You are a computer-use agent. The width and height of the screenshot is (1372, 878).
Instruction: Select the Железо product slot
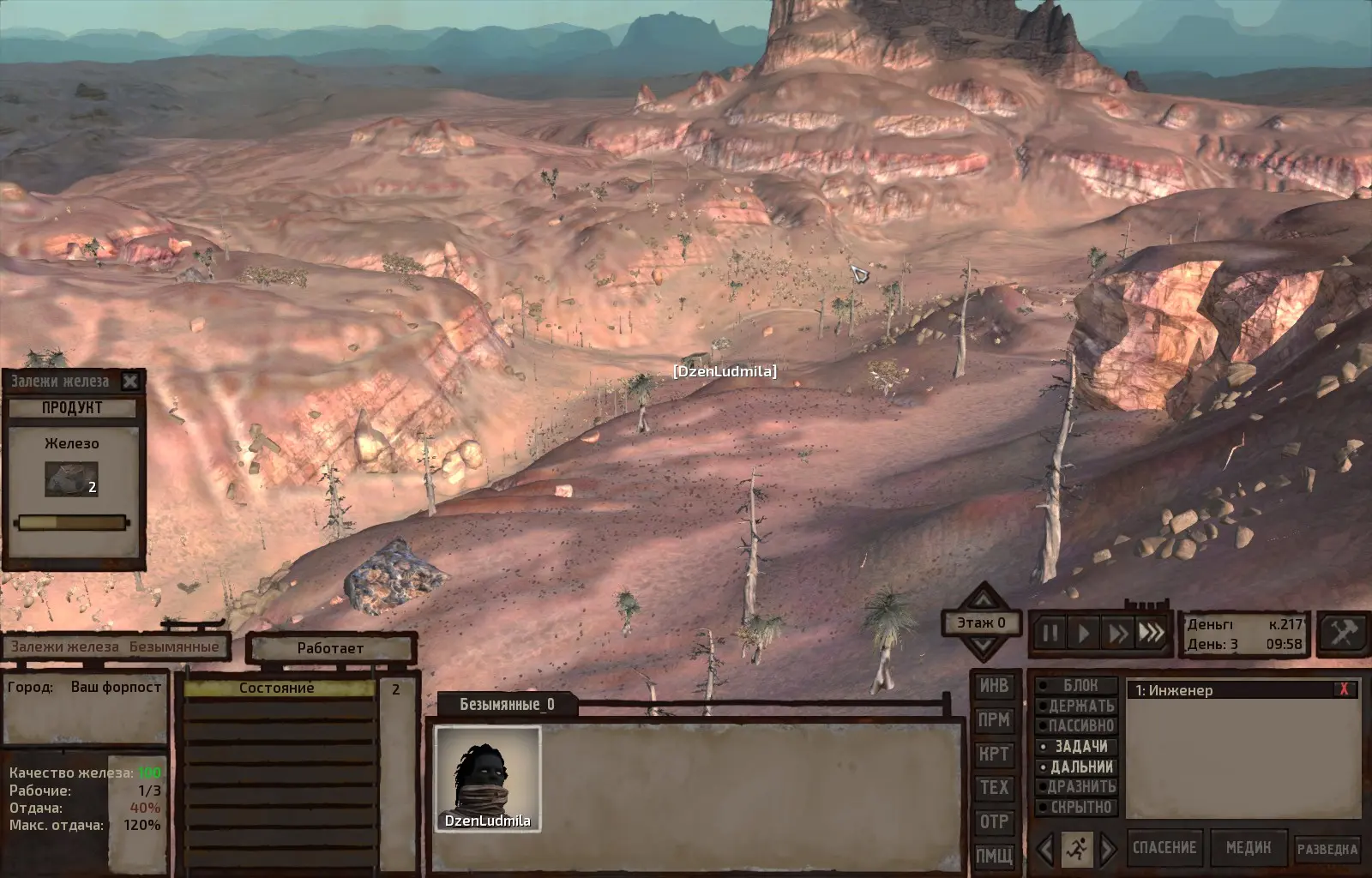[71, 479]
